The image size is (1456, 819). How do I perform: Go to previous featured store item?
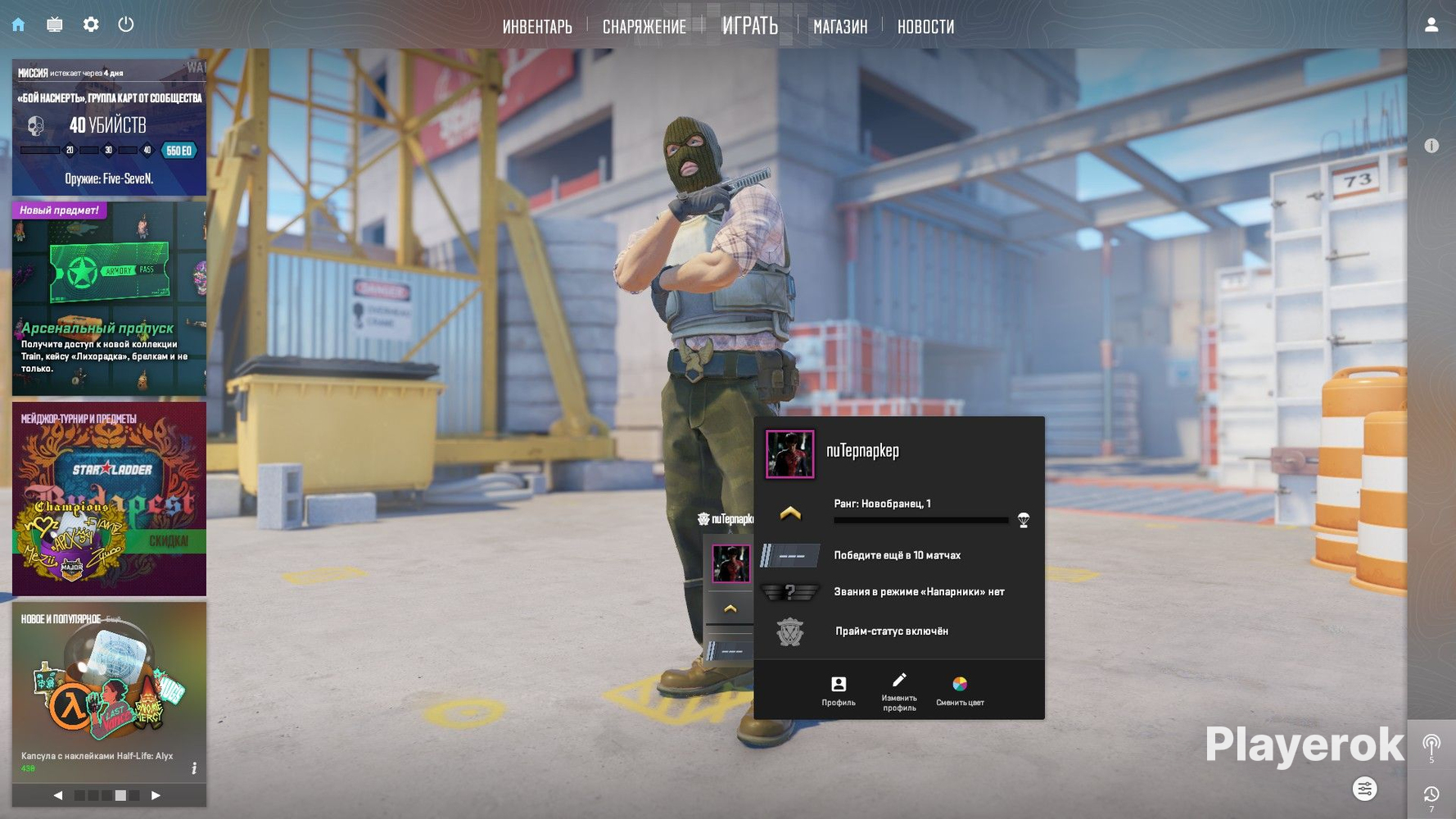58,795
